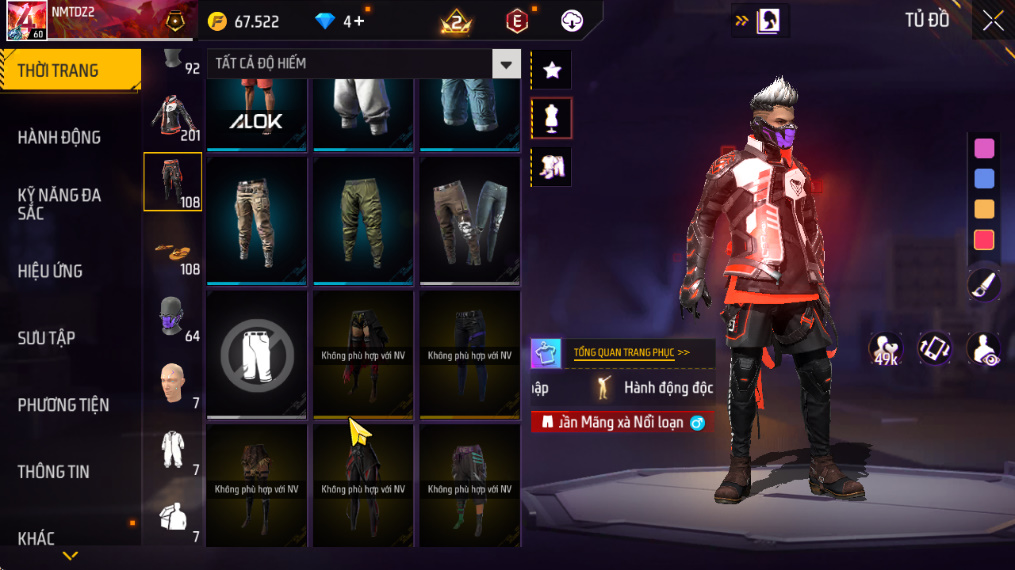Viewport: 1015px width, 570px height.
Task: Select the Kỹ Năng Đa Sắc tab
Action: [x=60, y=204]
